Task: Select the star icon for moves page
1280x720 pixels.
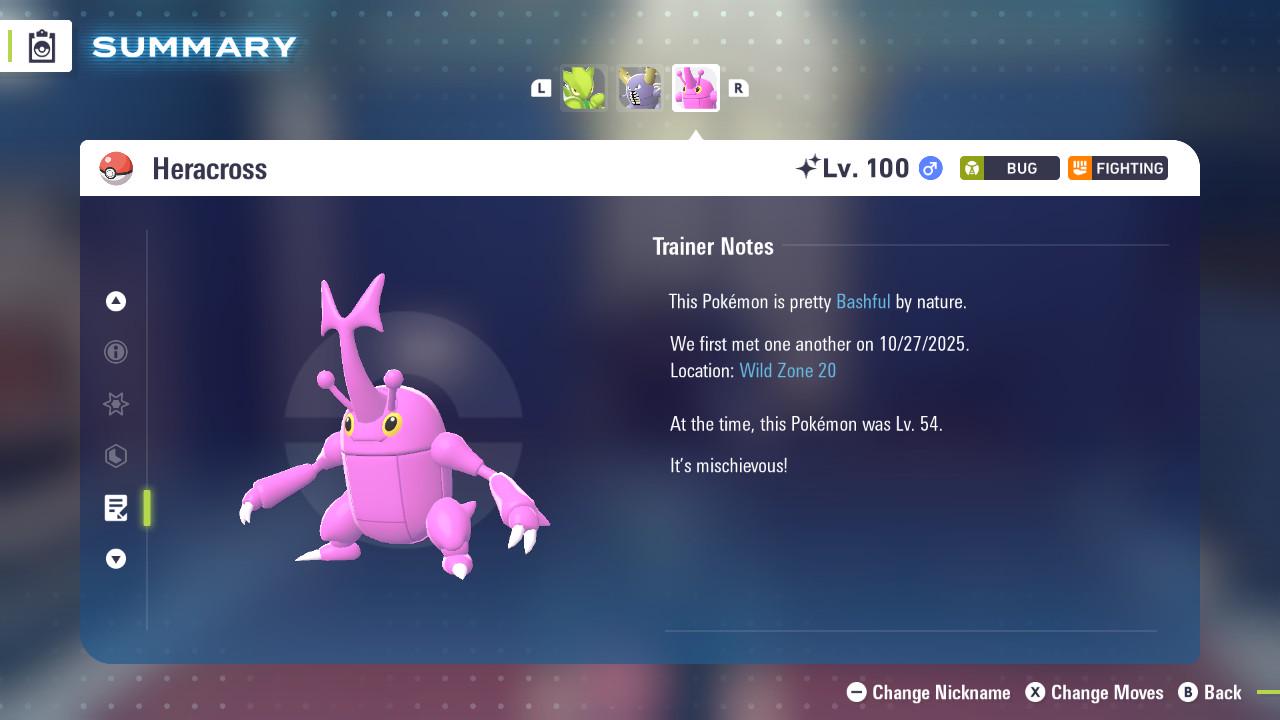Action: point(116,404)
